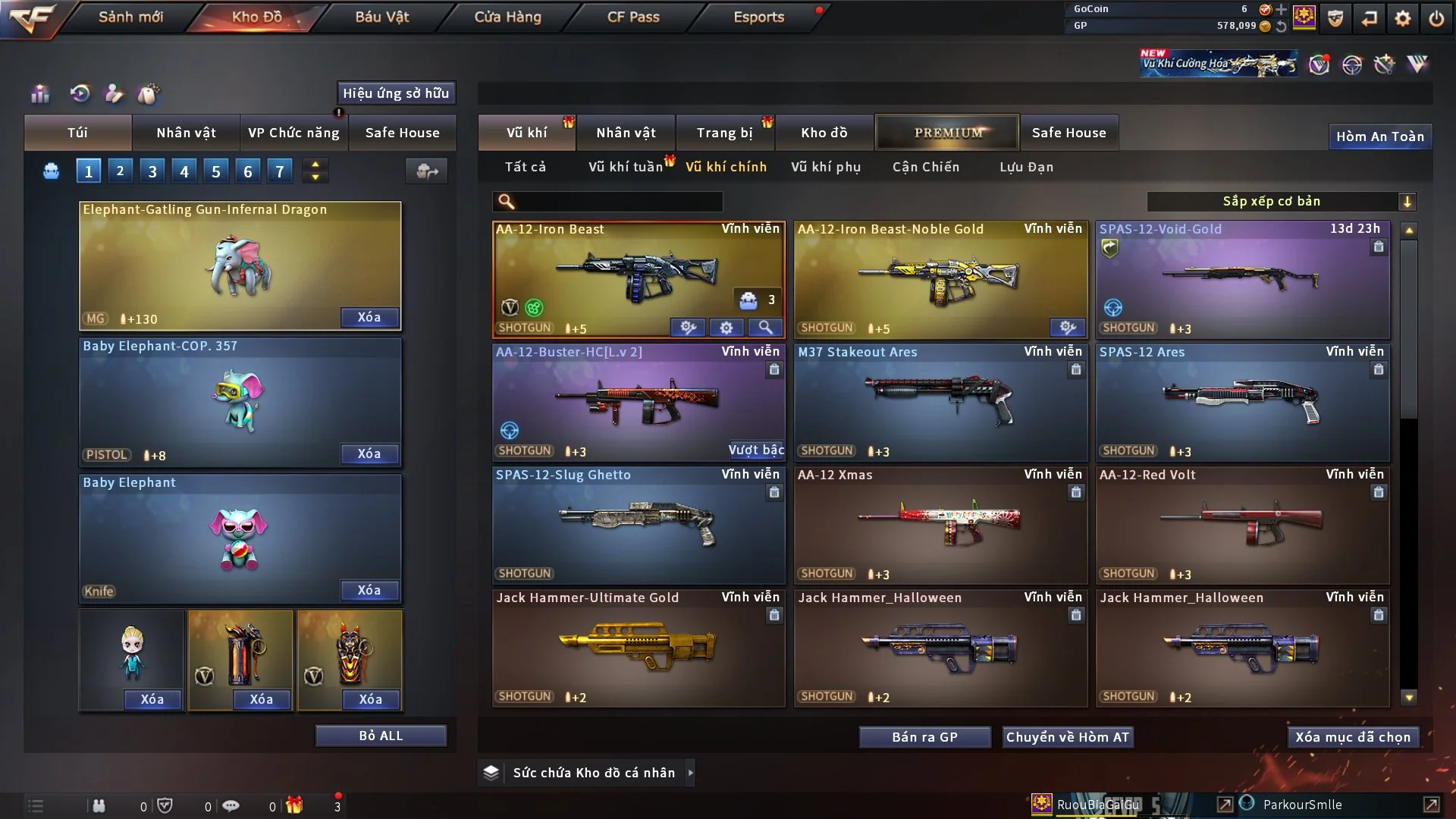Switch to the Nhân vật bag tab
Image resolution: width=1456 pixels, height=819 pixels.
click(186, 133)
